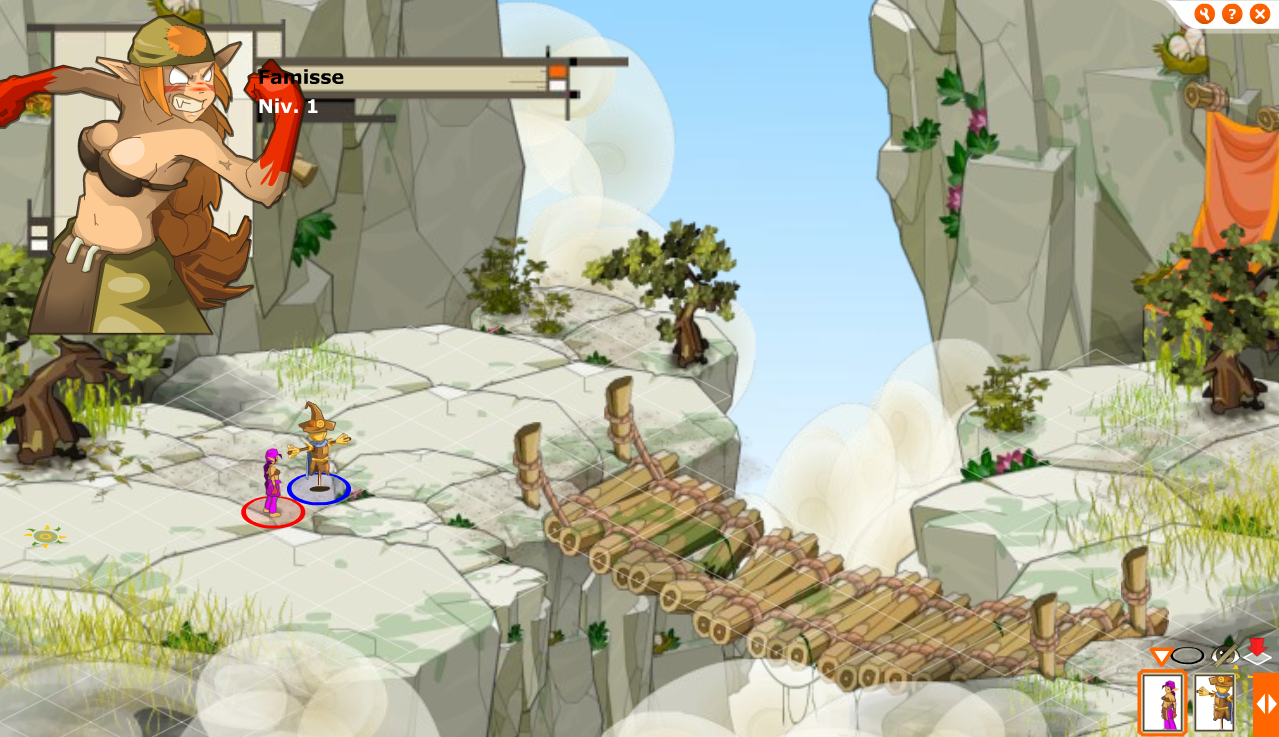Expand the orange double-arrow timeline panel
Screen dimensions: 1279x737
pyautogui.click(x=1266, y=704)
